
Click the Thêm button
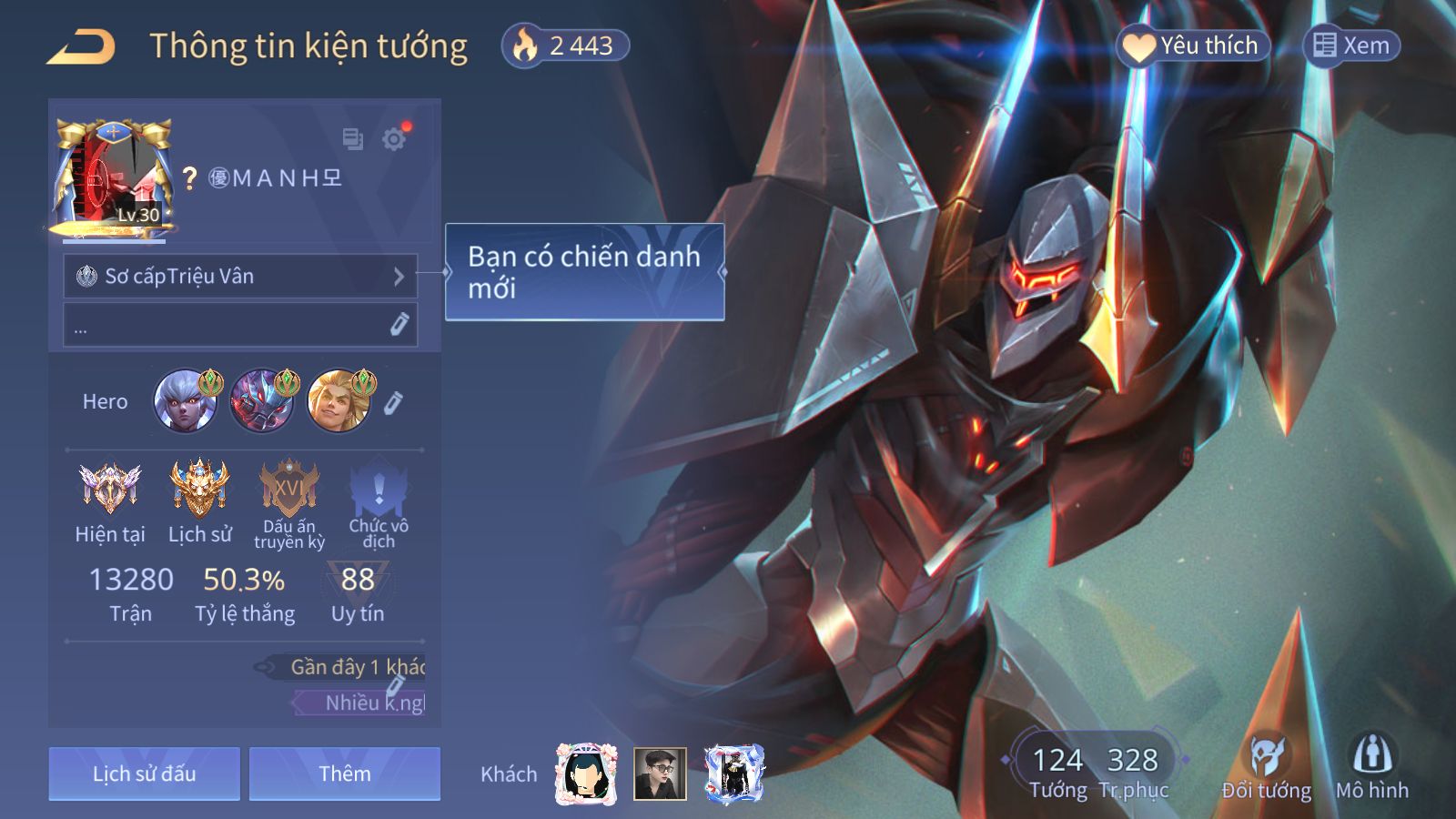(344, 773)
